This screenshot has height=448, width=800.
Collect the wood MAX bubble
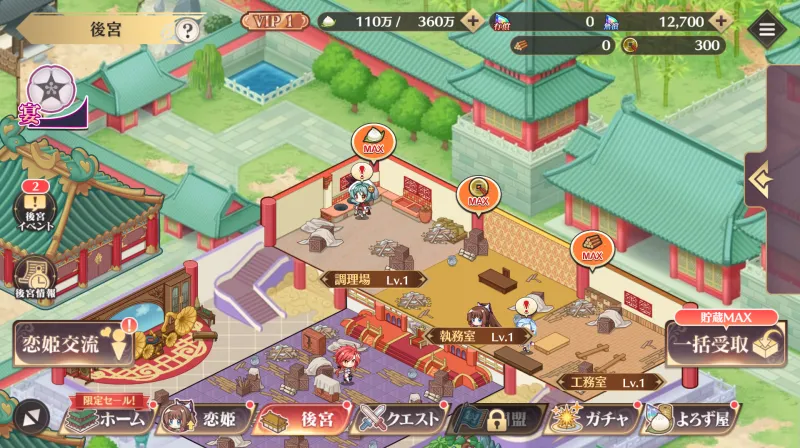point(591,248)
